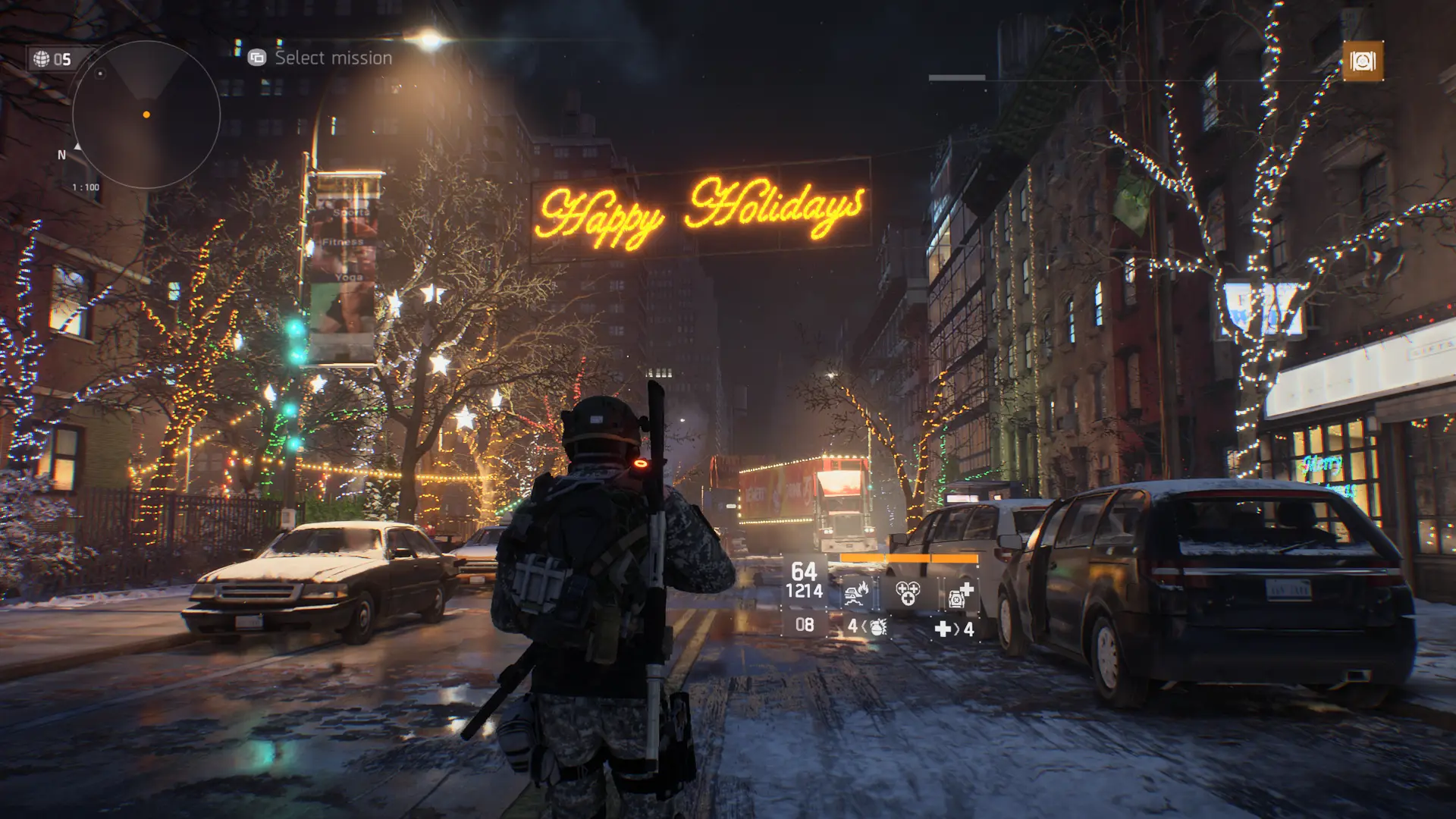Viewport: 1456px width, 819px height.
Task: Open the Select mission tracker
Action: (322, 58)
